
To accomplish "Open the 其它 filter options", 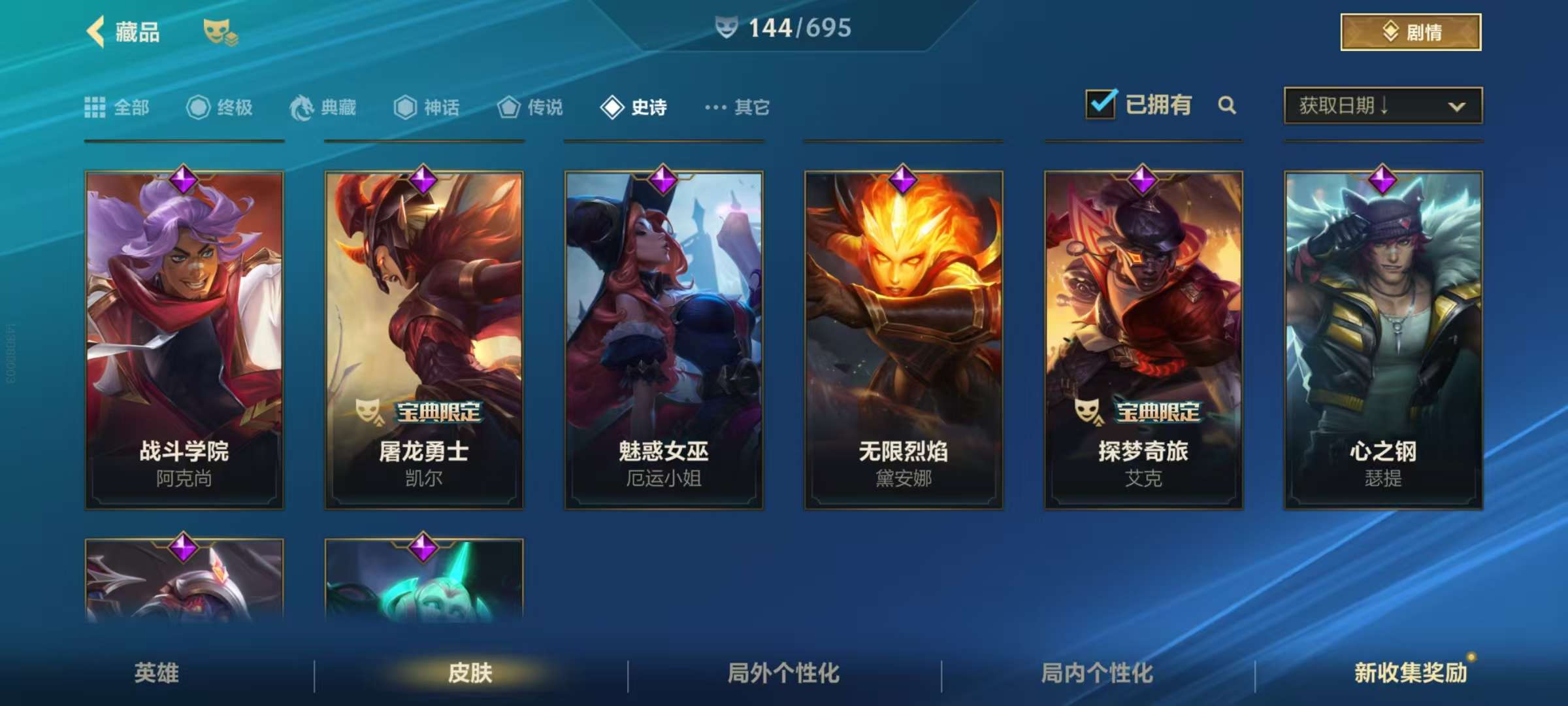I will [738, 107].
